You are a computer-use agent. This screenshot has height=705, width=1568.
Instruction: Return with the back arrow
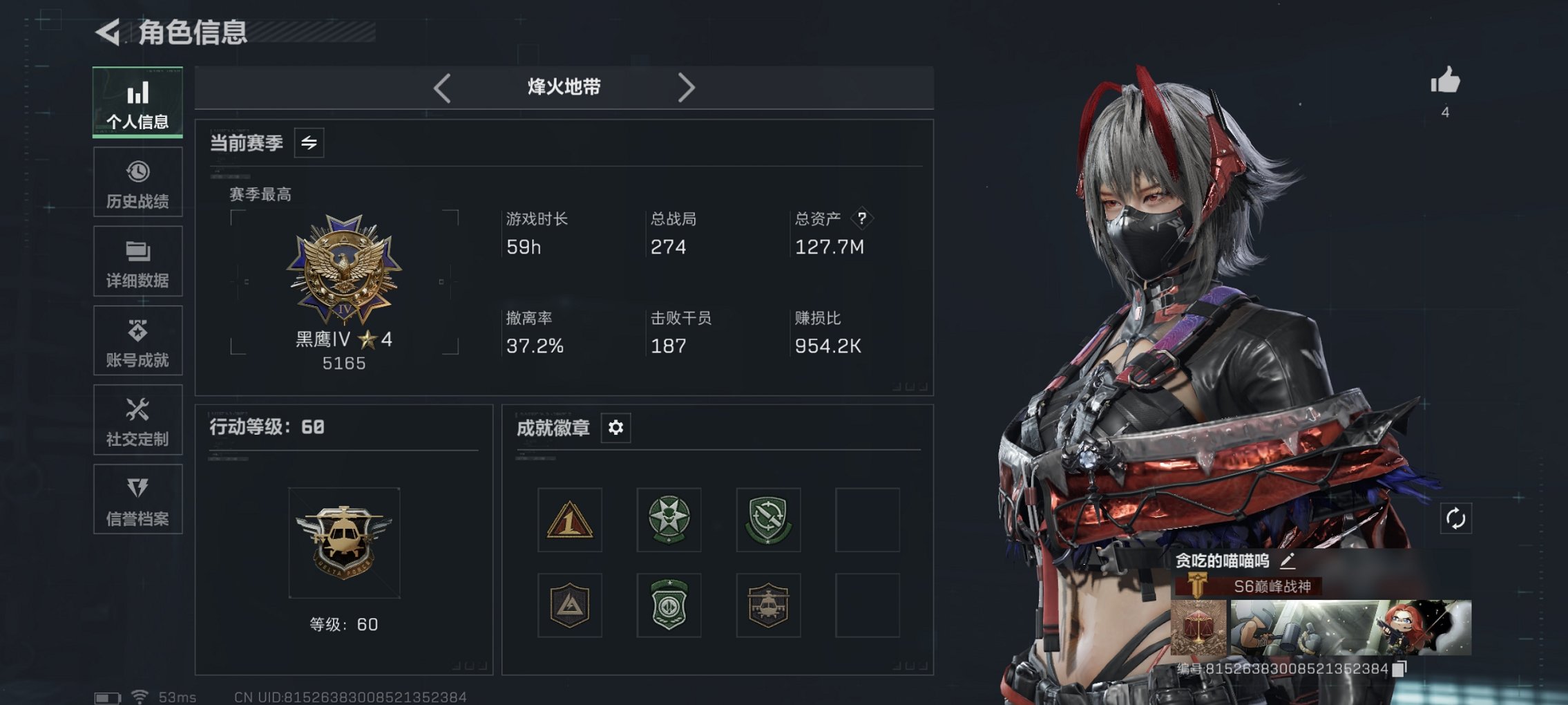tap(107, 30)
